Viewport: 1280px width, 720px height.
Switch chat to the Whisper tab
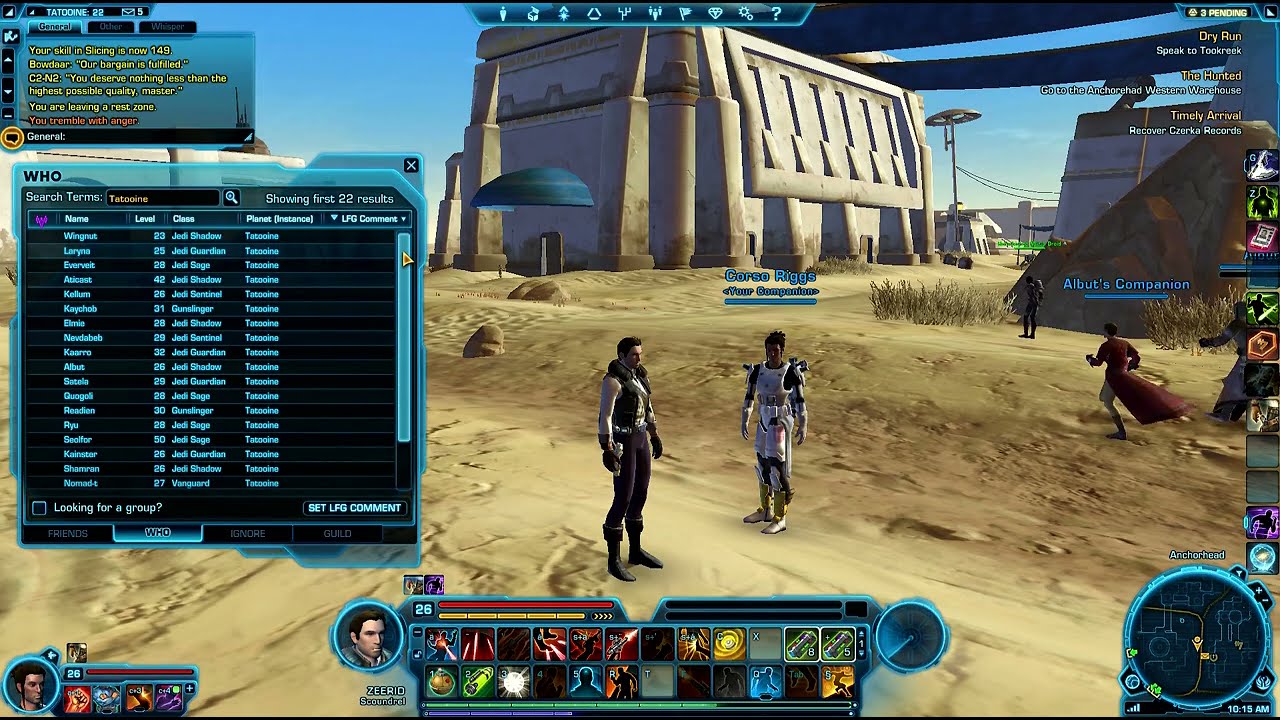(167, 27)
